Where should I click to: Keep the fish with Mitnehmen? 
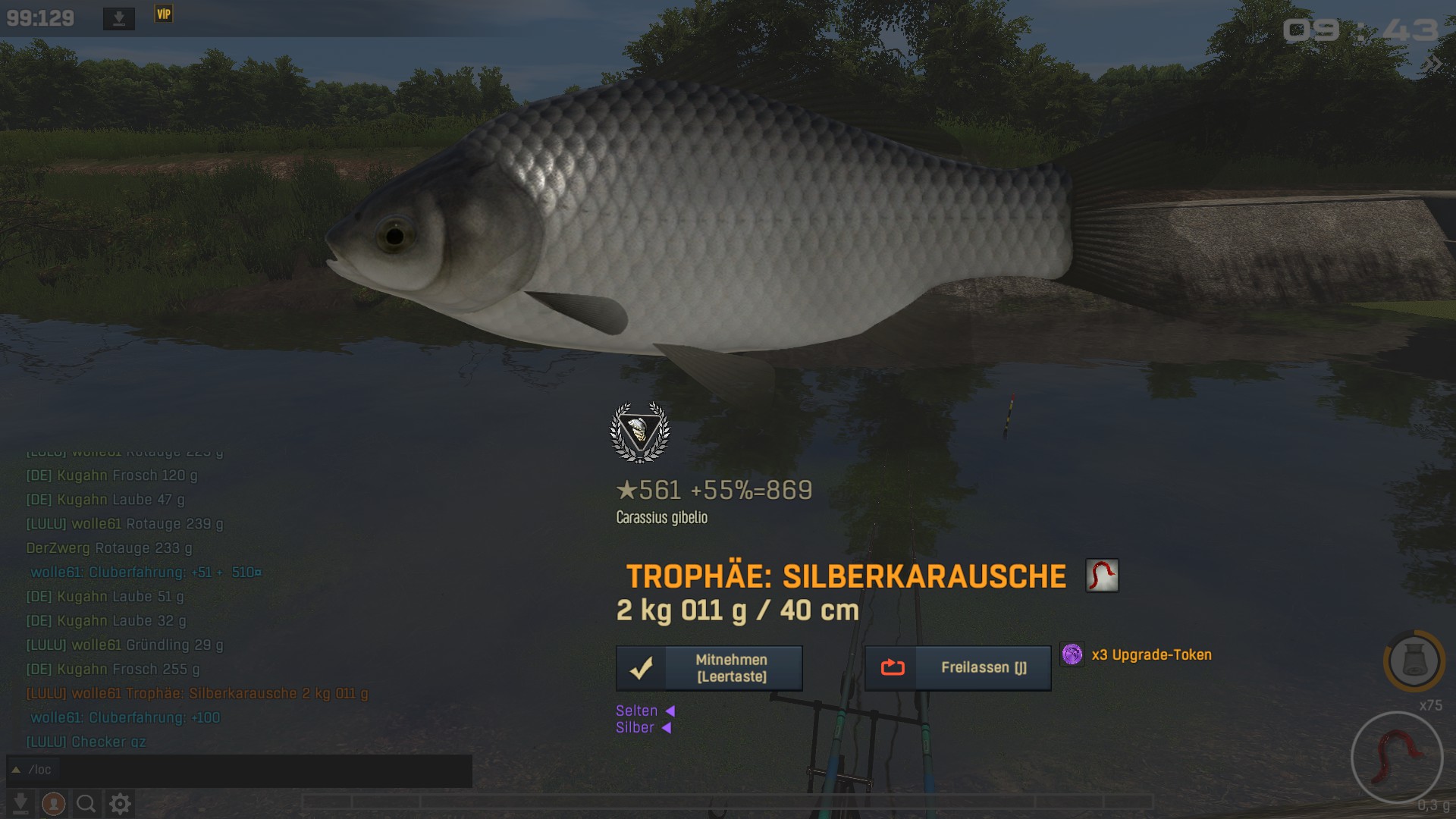[709, 668]
